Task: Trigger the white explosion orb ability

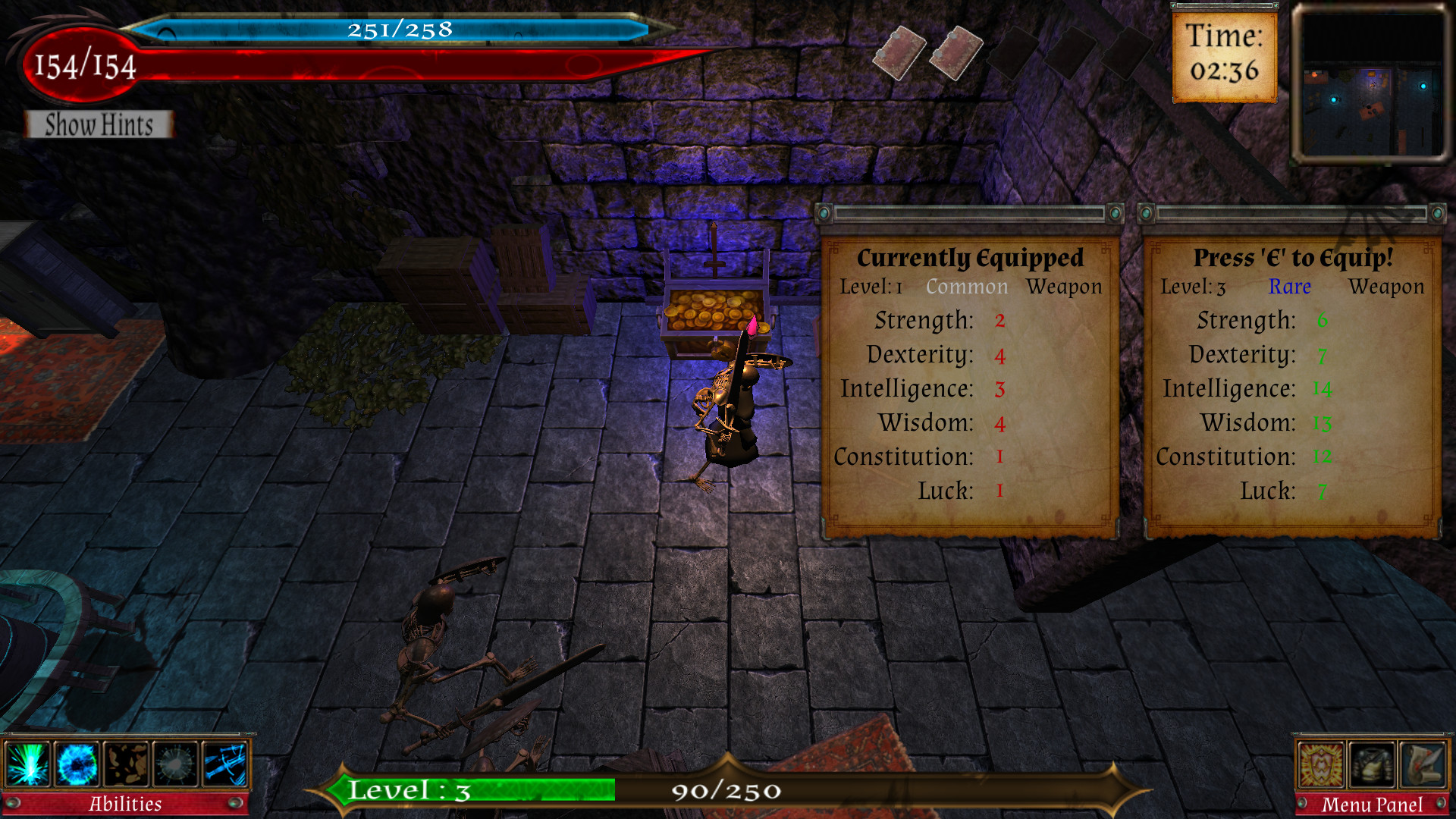Action: point(175,764)
